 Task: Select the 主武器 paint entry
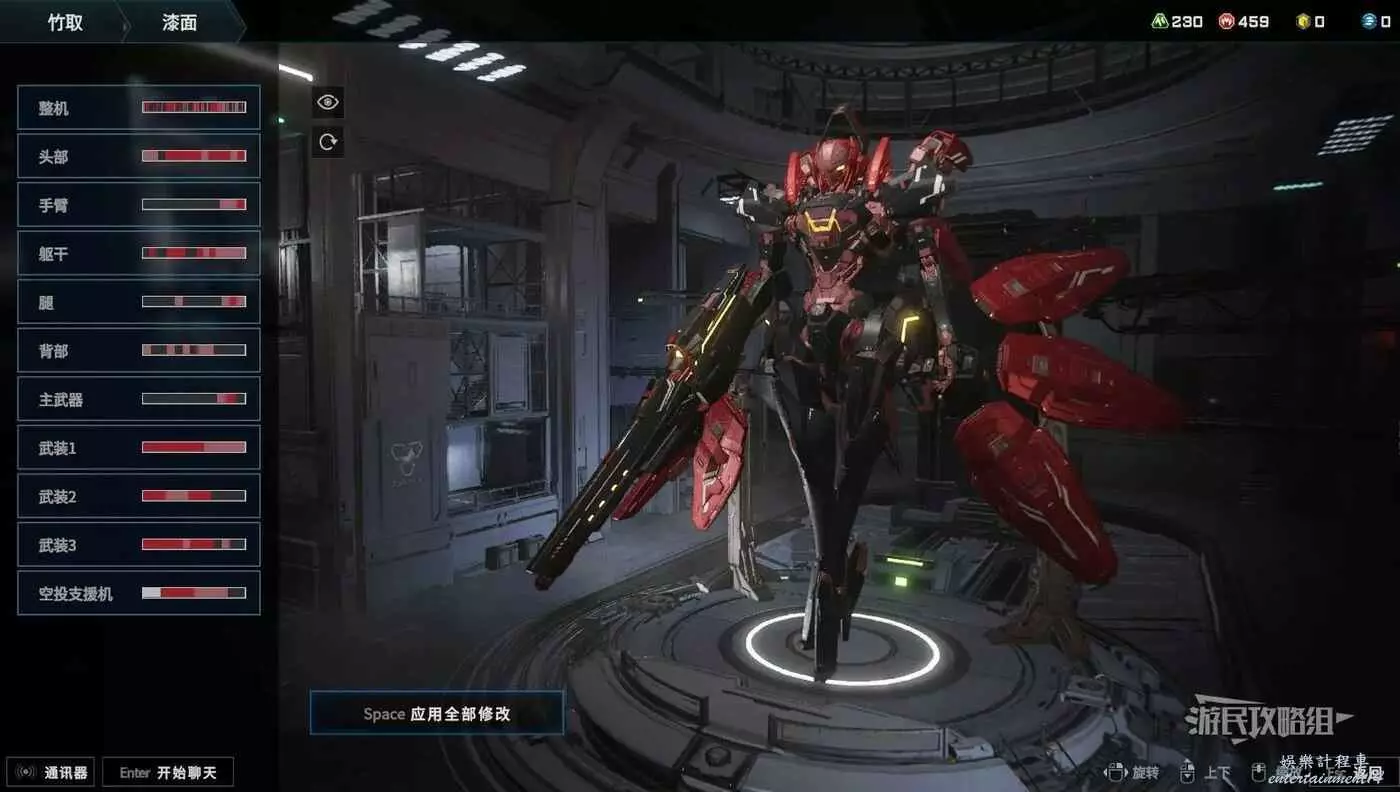[138, 399]
